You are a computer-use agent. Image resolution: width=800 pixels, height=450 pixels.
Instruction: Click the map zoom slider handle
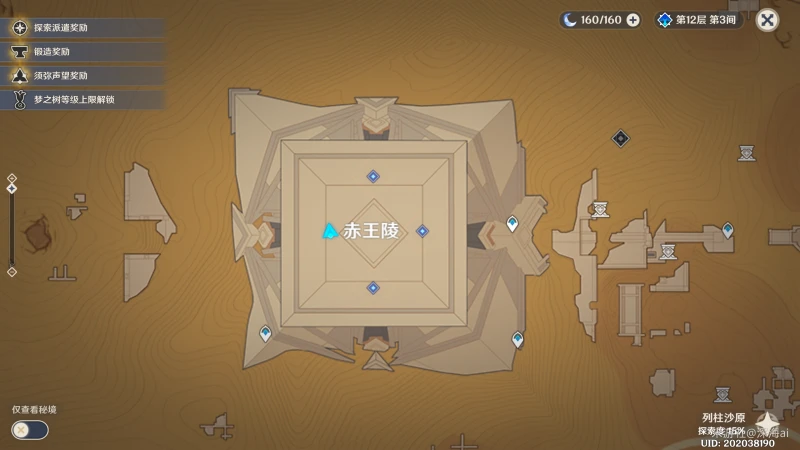11,187
